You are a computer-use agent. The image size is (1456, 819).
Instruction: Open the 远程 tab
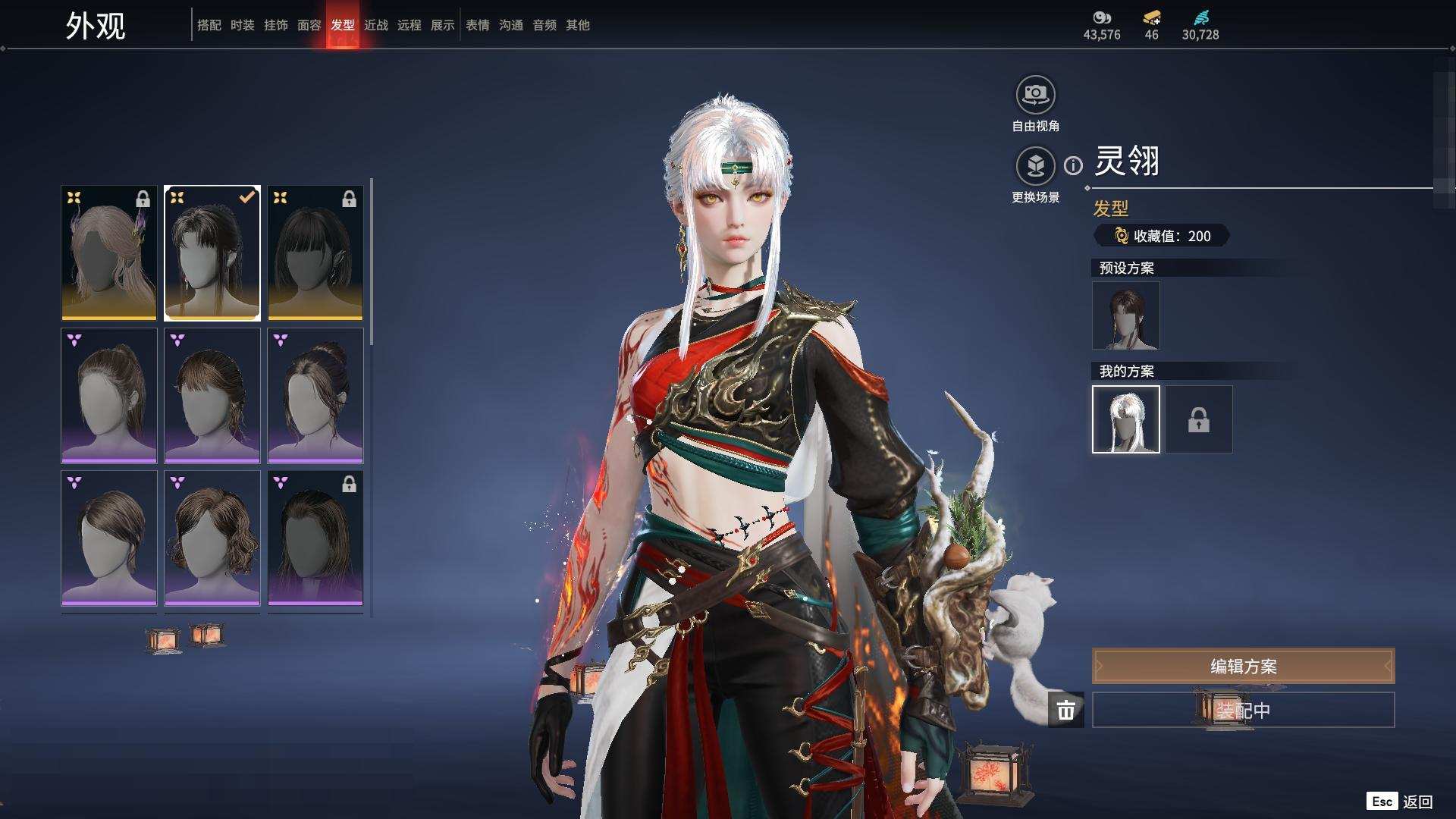coord(409,25)
